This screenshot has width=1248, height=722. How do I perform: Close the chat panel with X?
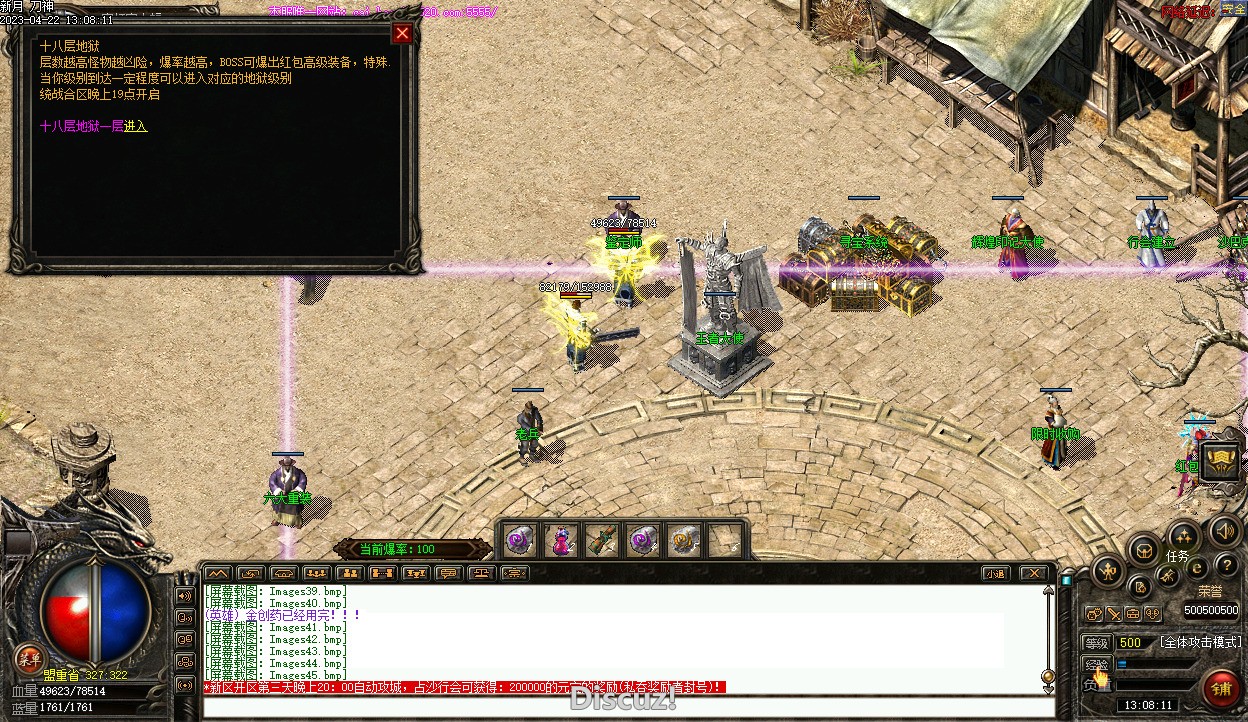pyautogui.click(x=1033, y=573)
